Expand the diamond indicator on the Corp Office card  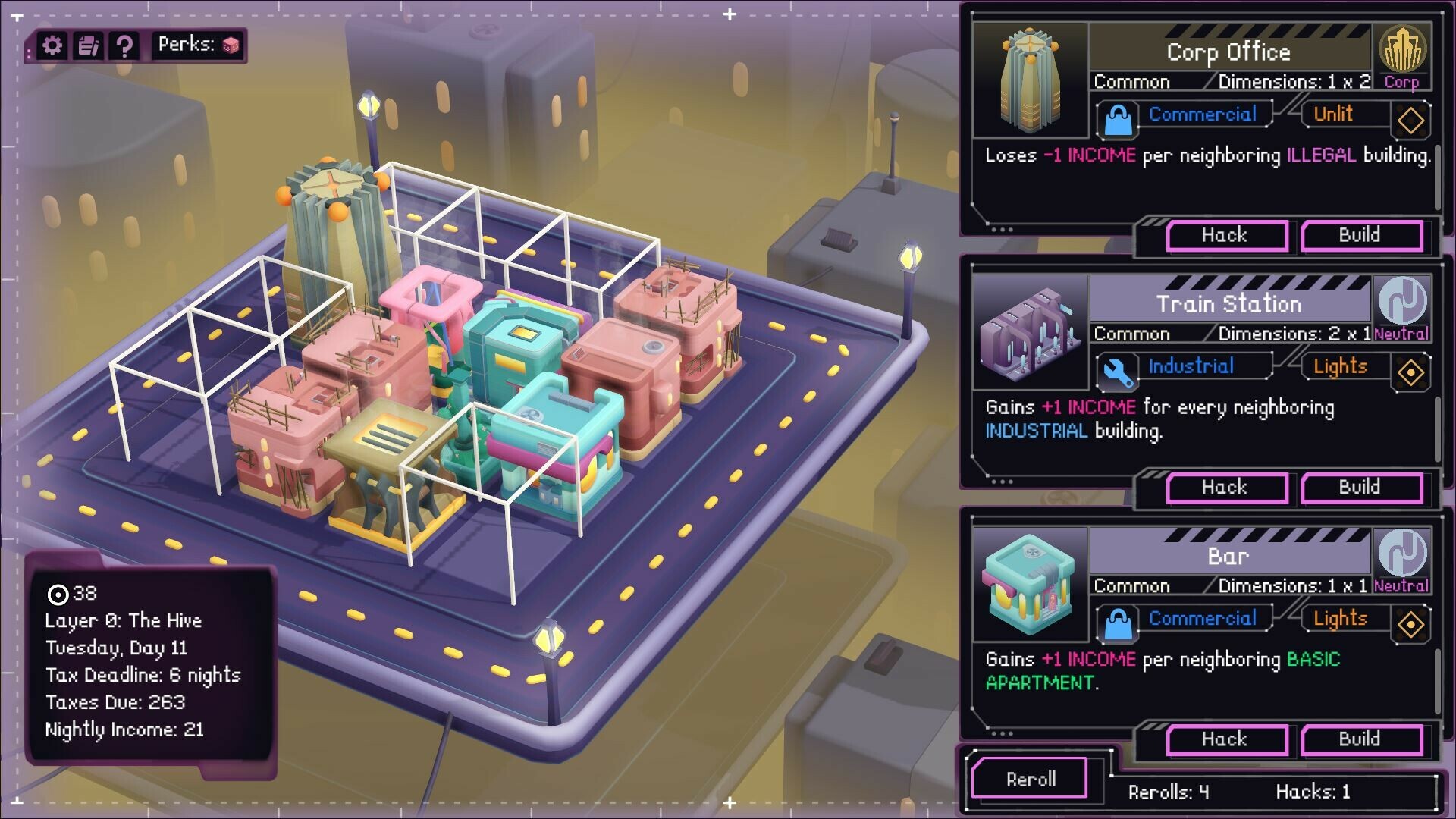(1410, 119)
